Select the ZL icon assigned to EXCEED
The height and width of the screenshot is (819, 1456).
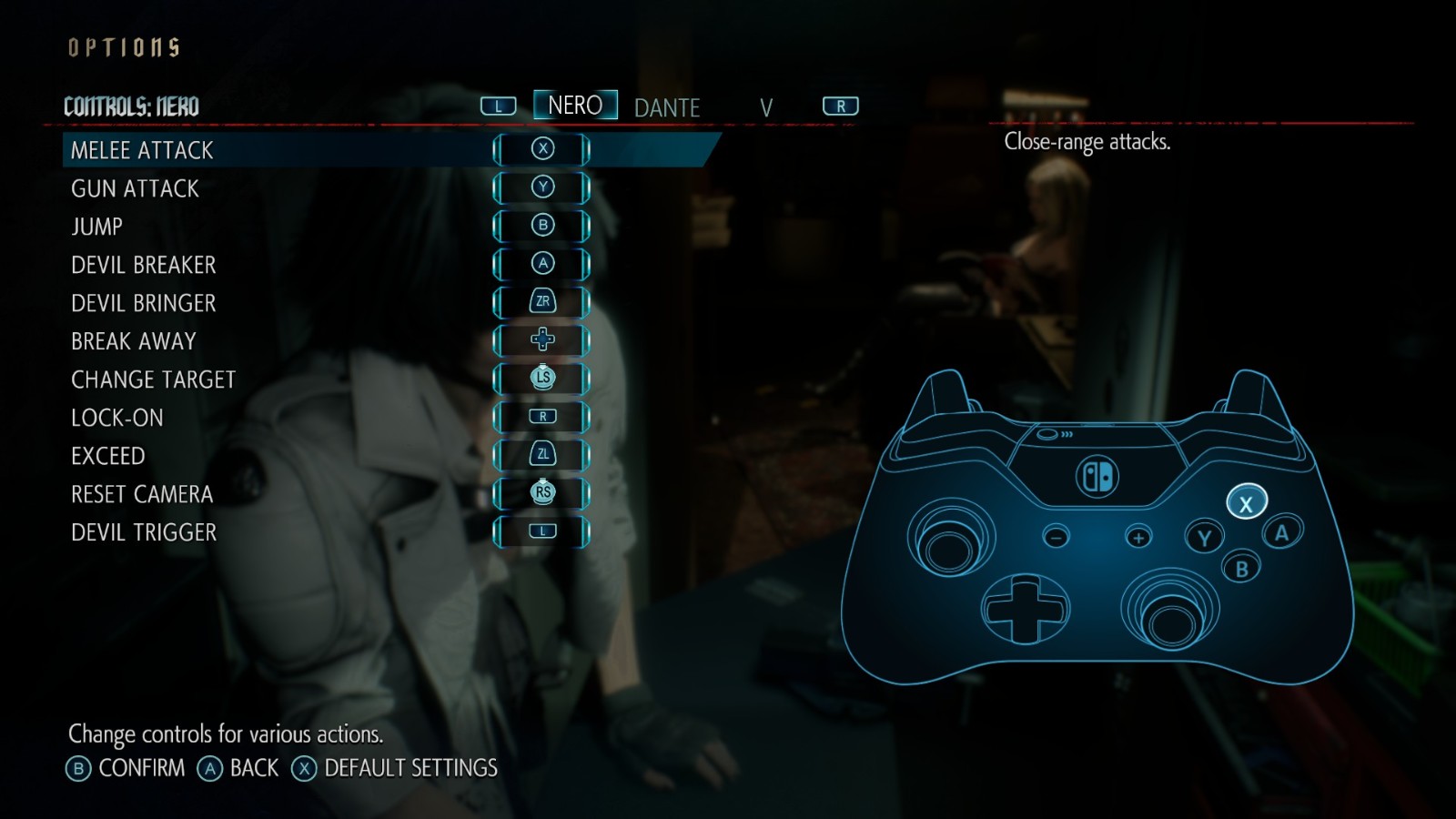tap(542, 455)
